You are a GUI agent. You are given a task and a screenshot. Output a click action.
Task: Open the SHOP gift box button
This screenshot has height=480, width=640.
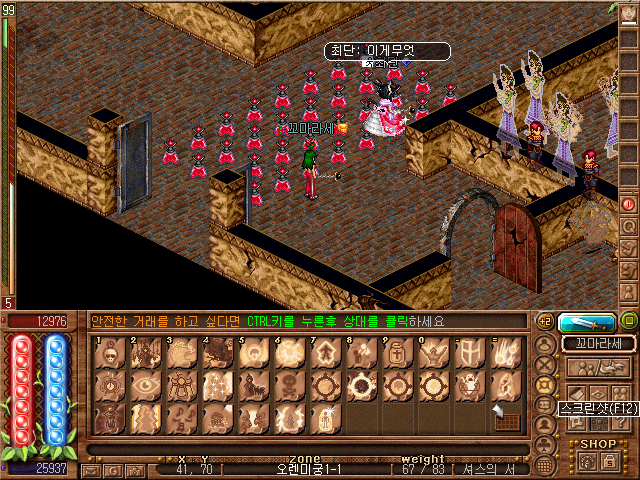[585, 459]
